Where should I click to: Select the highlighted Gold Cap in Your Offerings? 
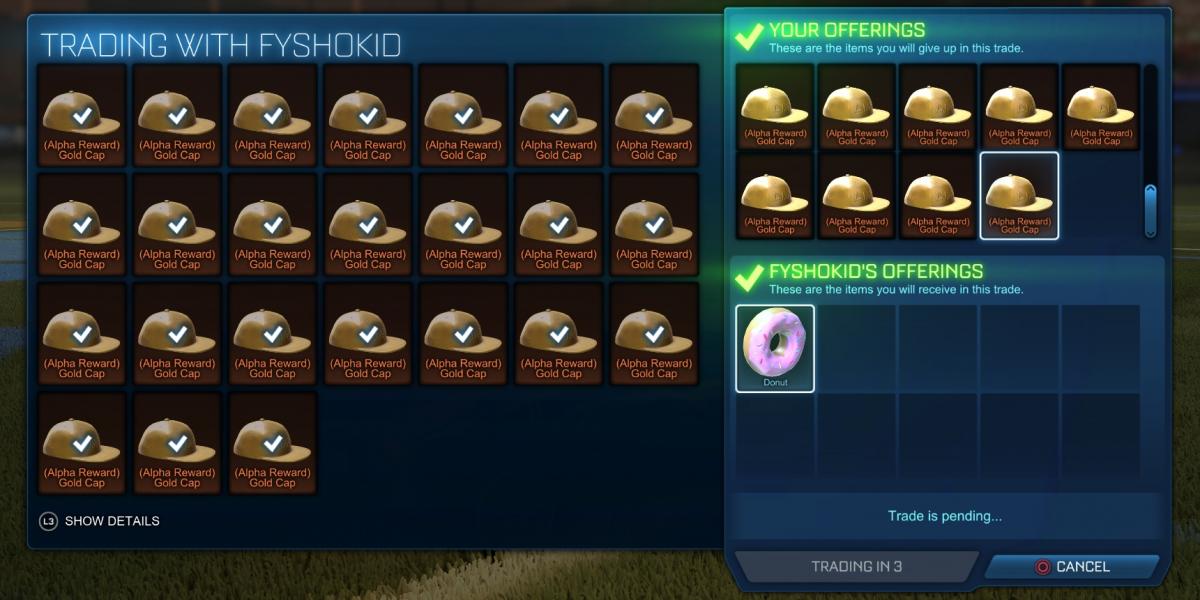click(x=1019, y=196)
